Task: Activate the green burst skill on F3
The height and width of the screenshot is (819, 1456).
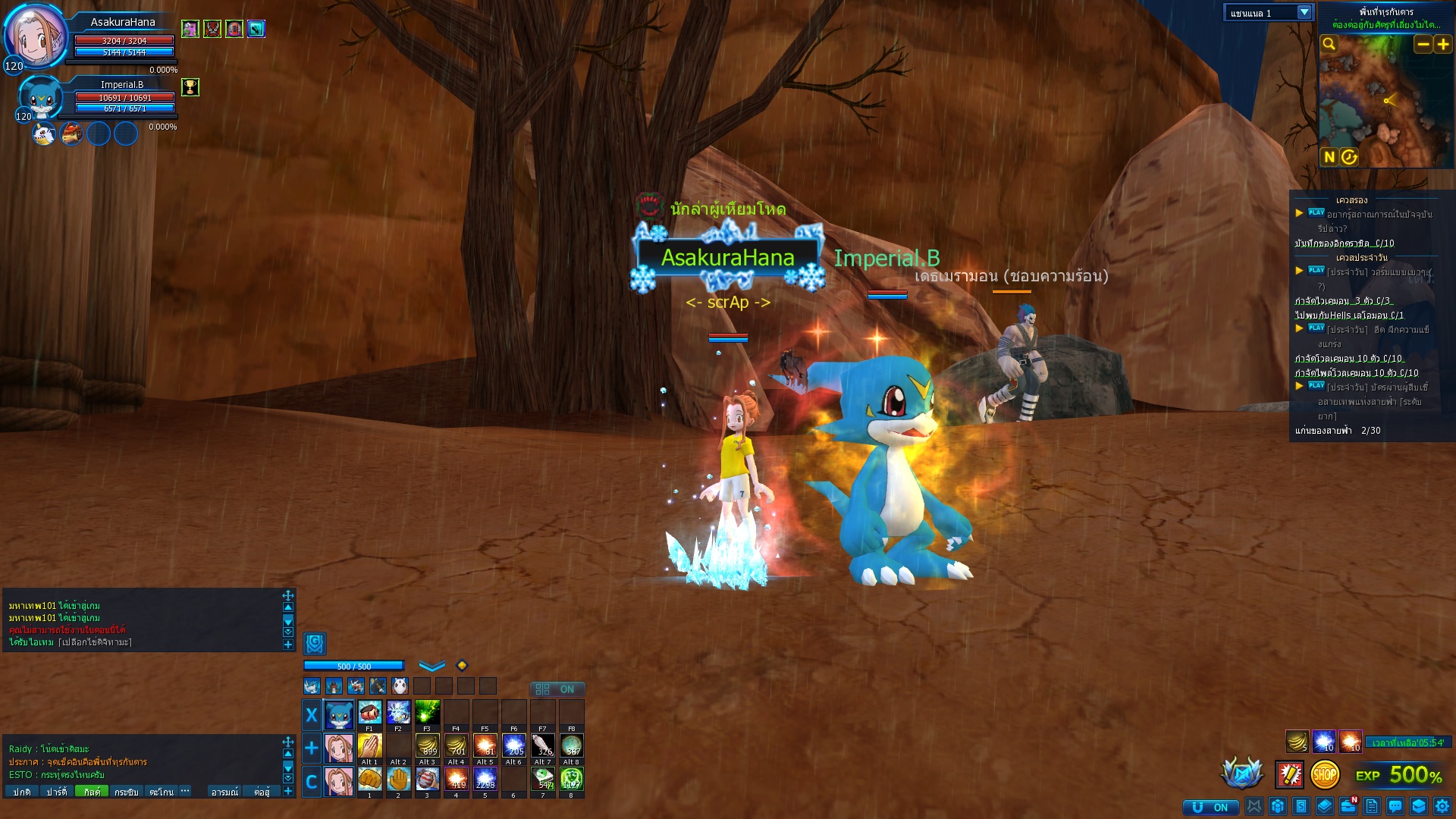Action: pos(427,713)
